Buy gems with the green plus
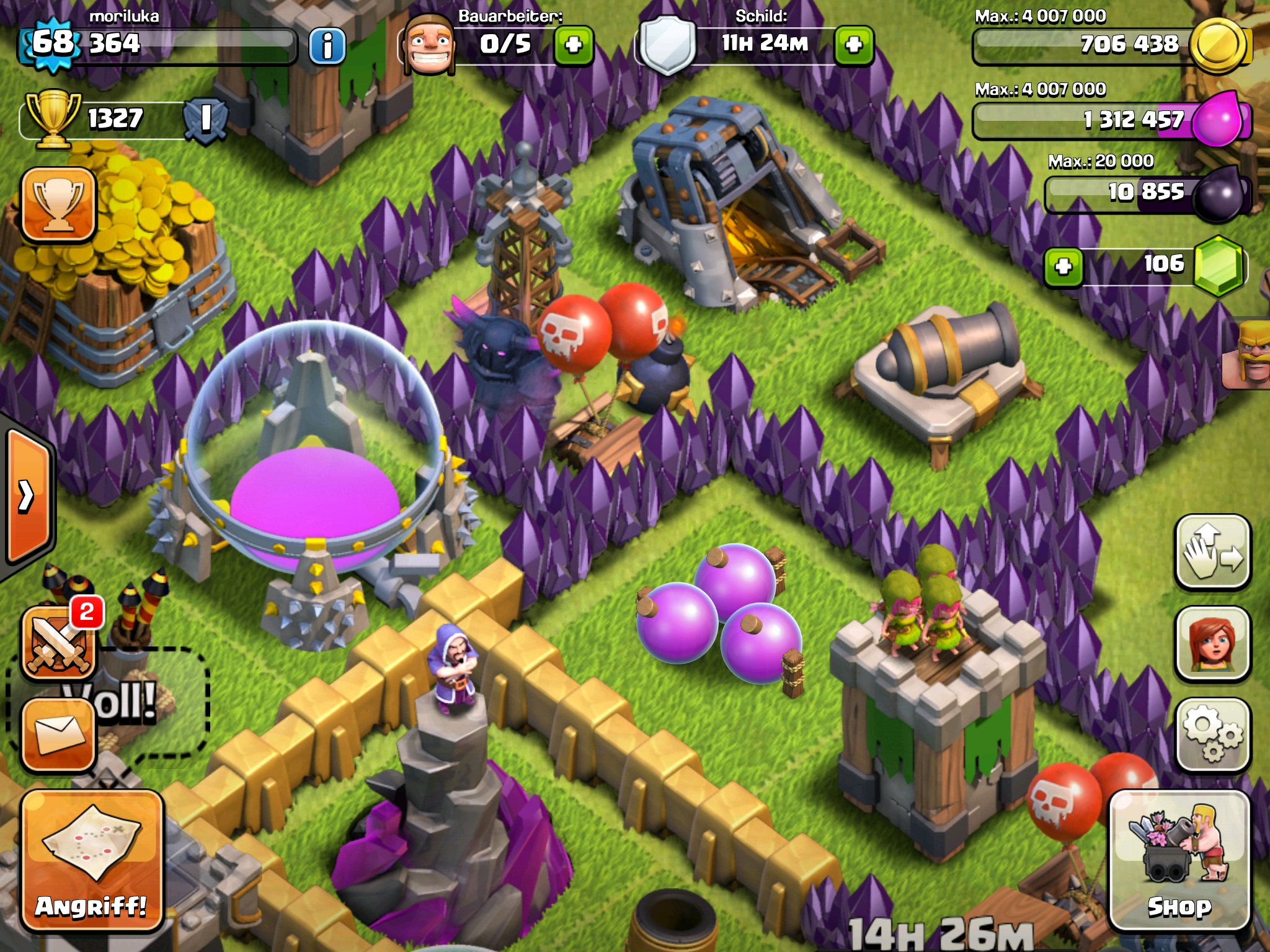 (1064, 267)
